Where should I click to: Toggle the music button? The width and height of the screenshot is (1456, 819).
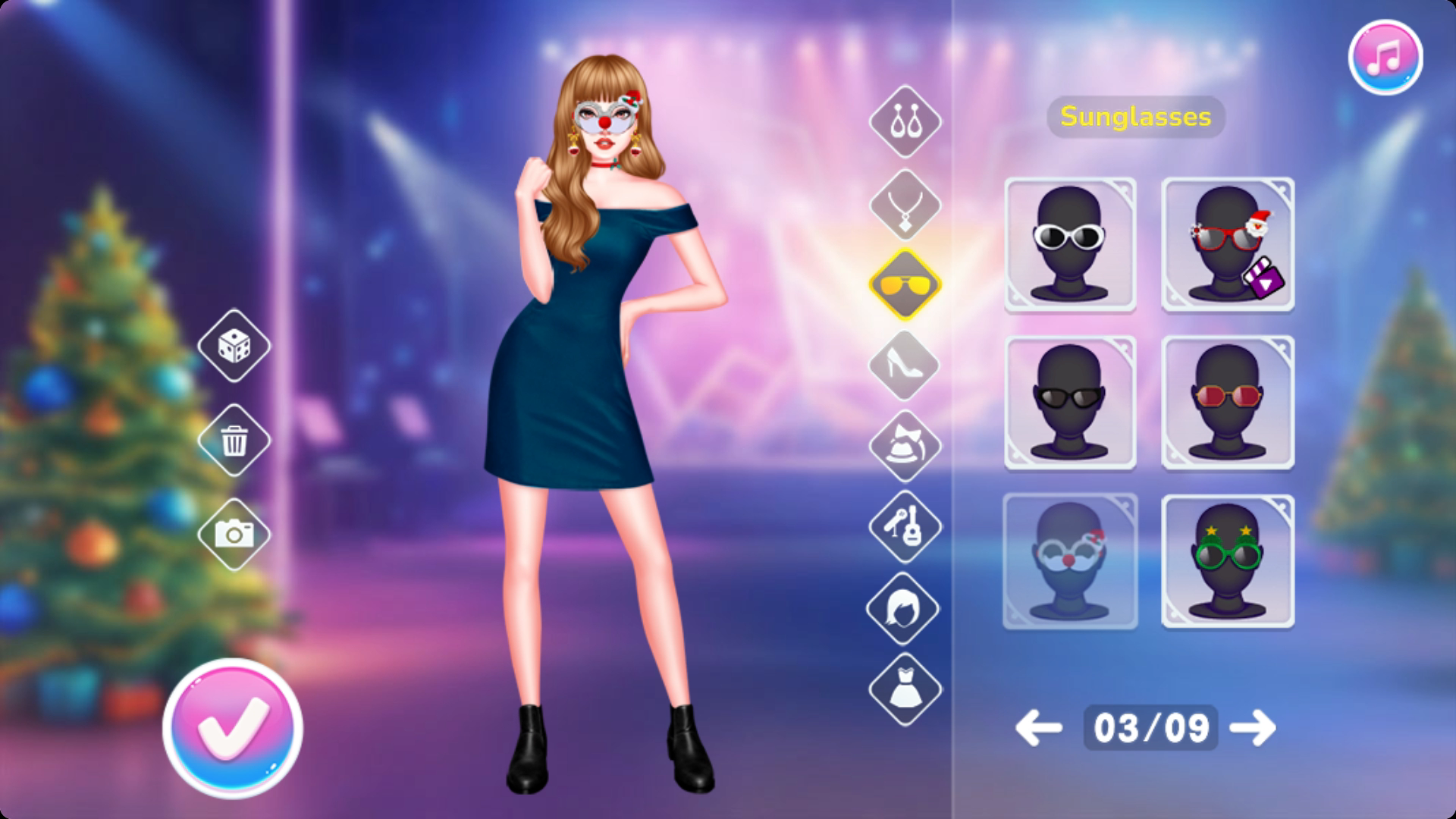(1385, 57)
